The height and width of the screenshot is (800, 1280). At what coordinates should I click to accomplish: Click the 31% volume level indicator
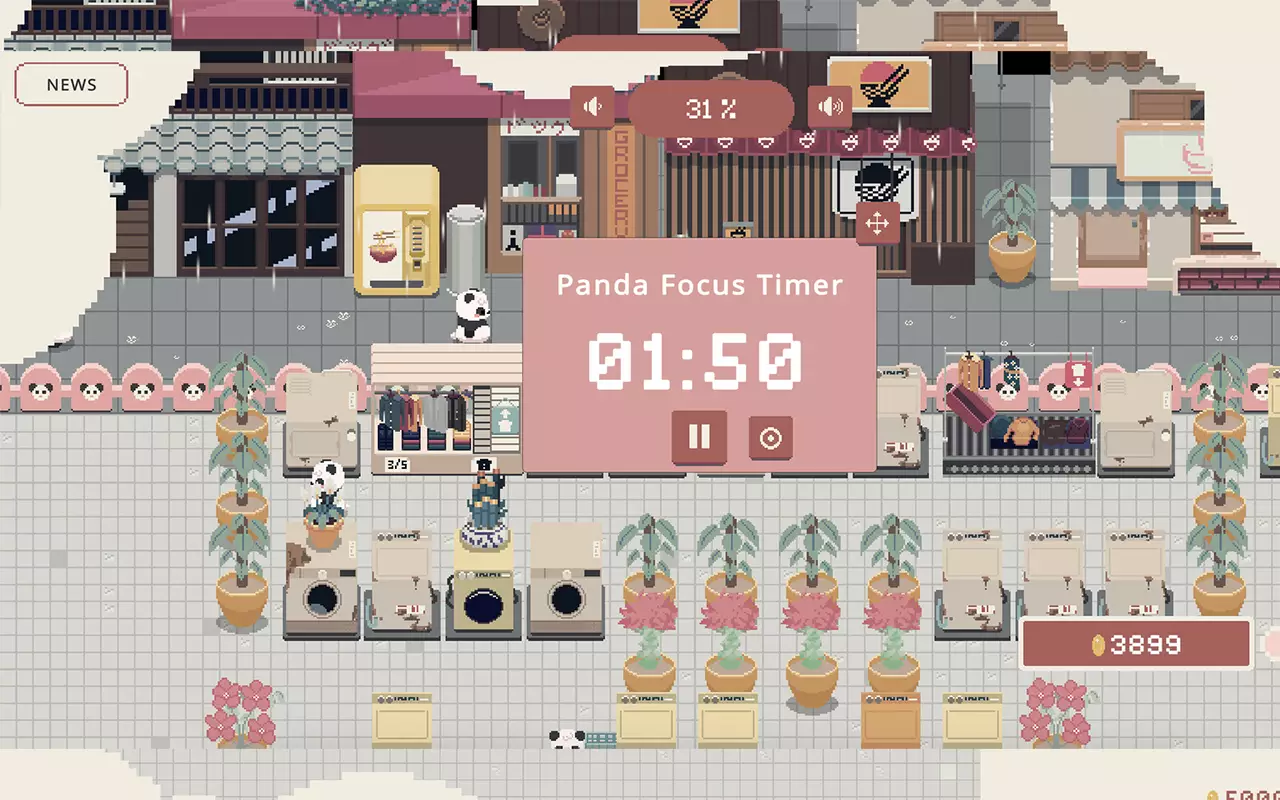click(x=711, y=109)
